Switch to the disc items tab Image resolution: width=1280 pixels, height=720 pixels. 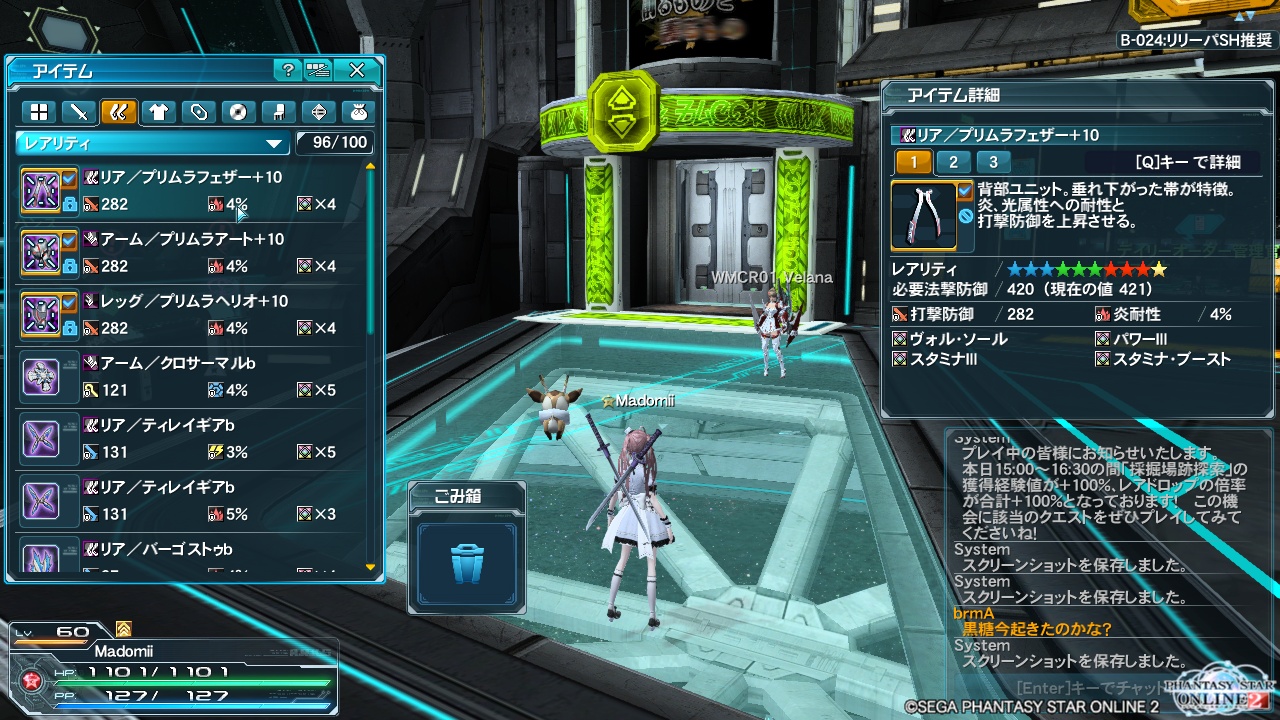pyautogui.click(x=239, y=112)
